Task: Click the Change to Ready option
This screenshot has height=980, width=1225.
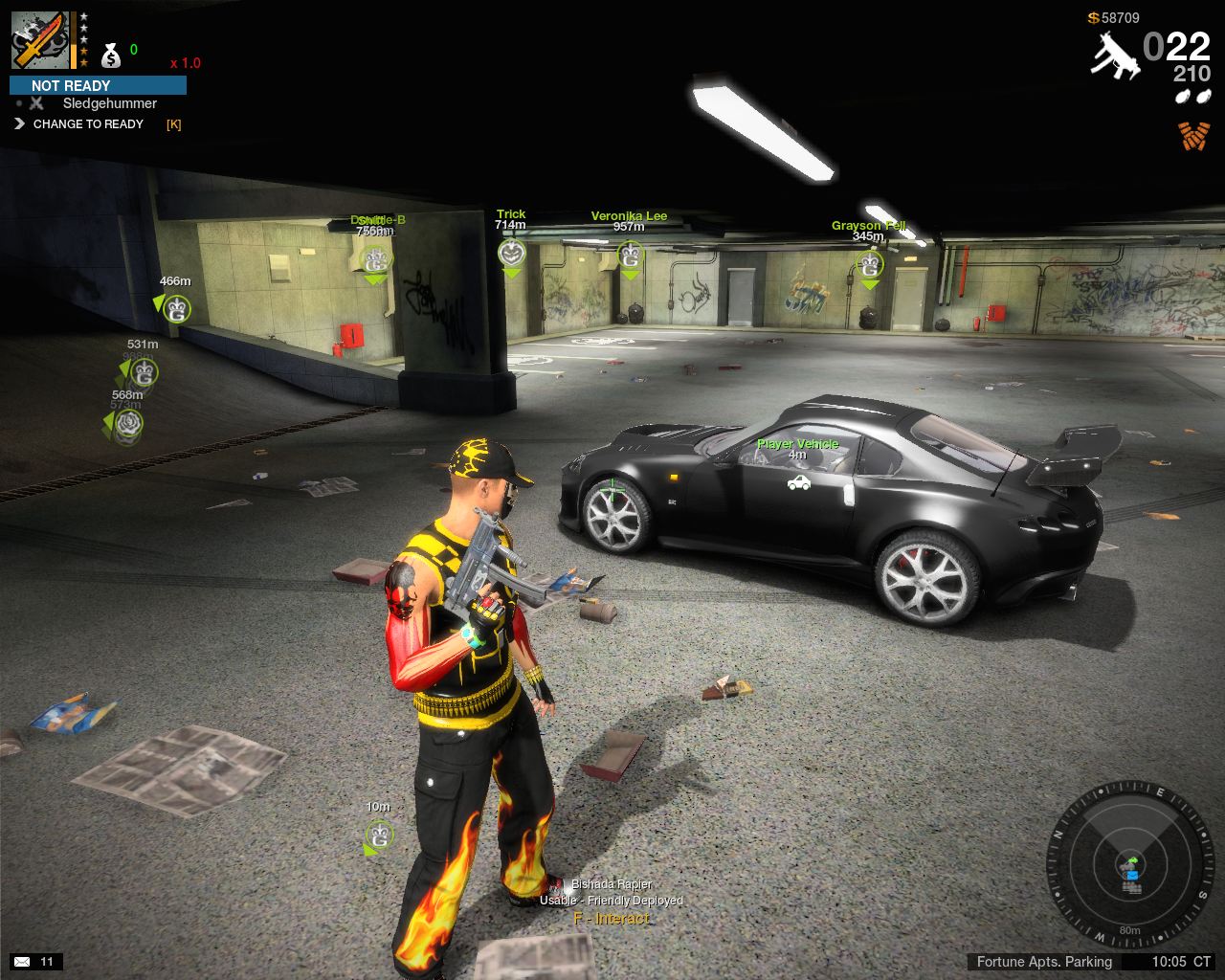Action: click(88, 124)
